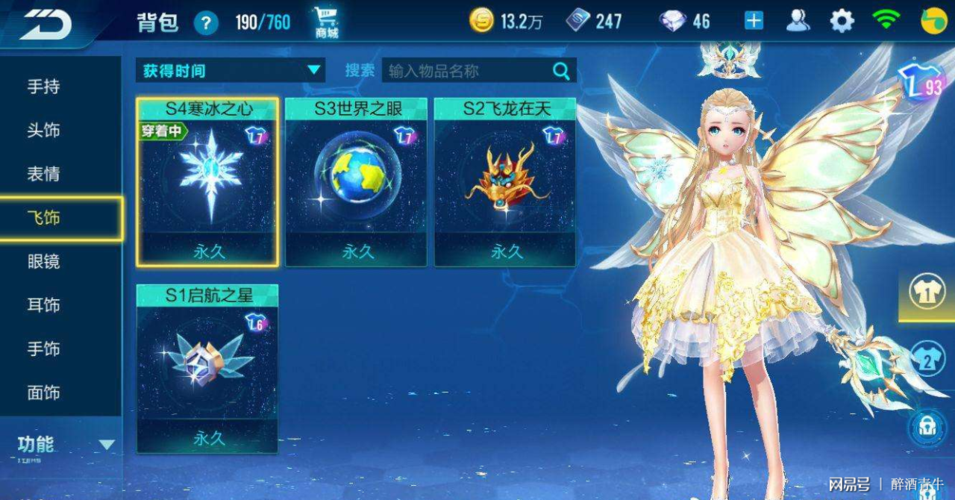Open the gear settings

coord(843,21)
